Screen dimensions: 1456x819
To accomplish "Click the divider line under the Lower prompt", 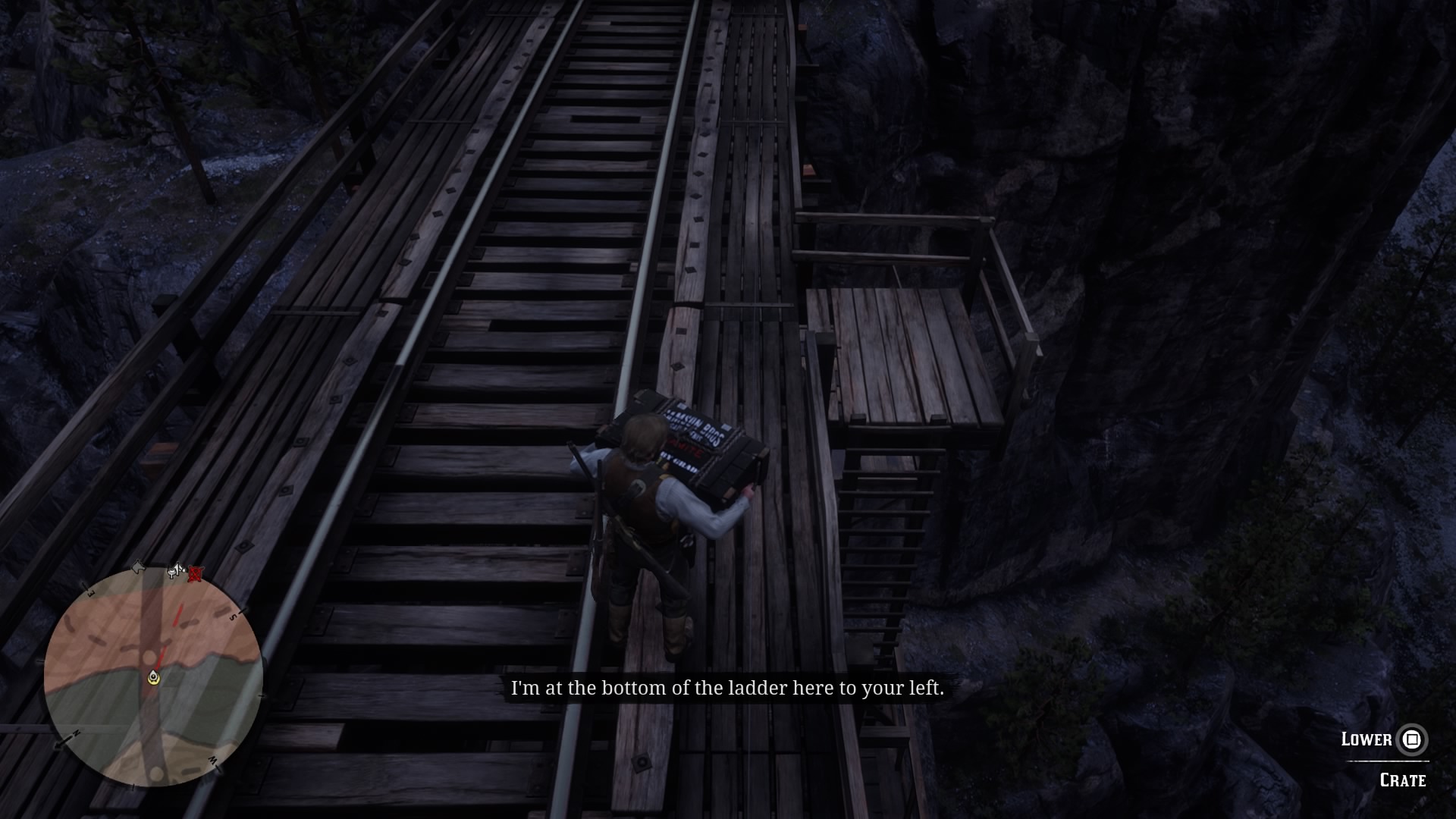I will pyautogui.click(x=1388, y=761).
